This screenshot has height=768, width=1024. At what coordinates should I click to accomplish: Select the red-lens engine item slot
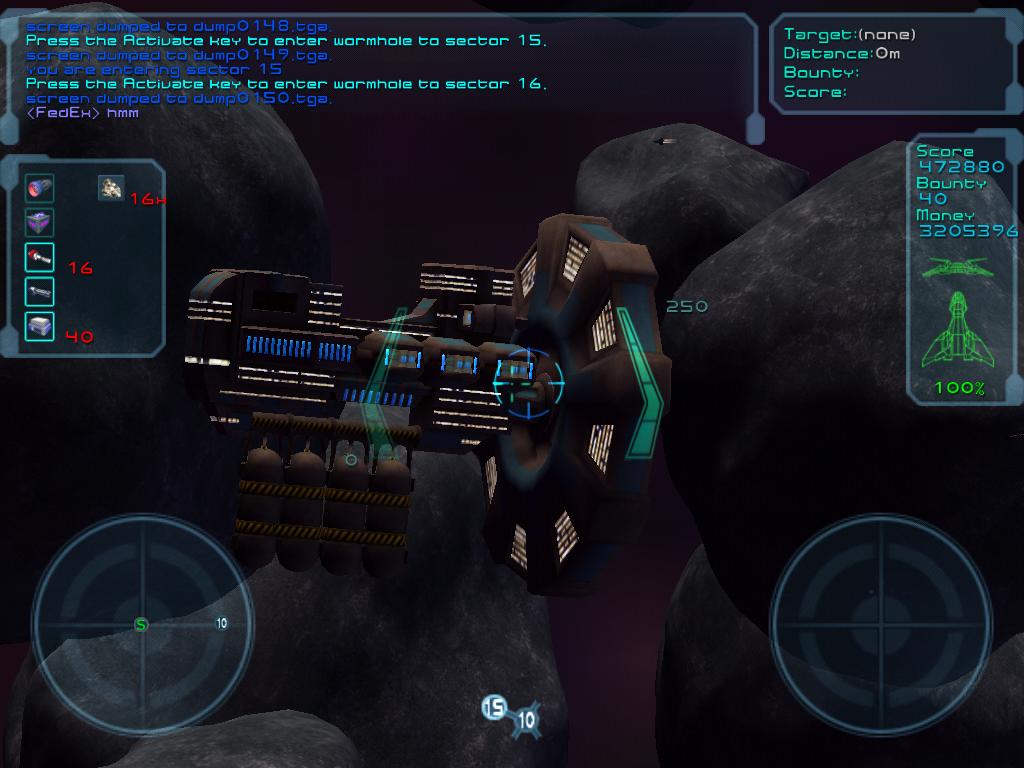coord(40,188)
